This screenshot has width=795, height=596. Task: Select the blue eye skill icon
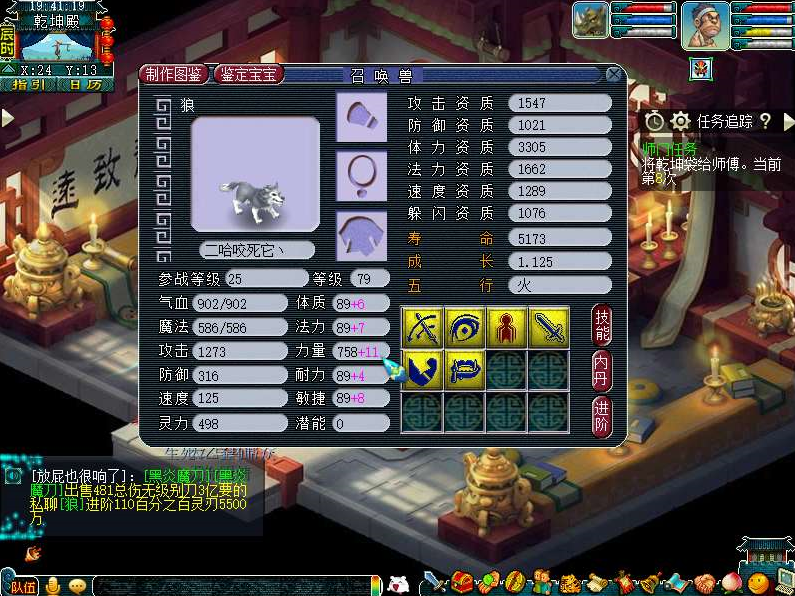[464, 328]
